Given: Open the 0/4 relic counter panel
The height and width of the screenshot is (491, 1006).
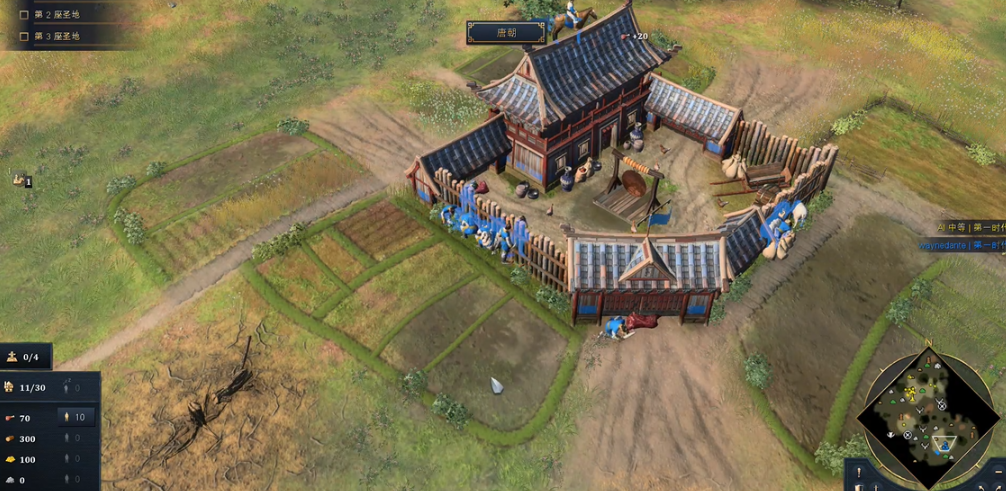Looking at the screenshot, I should [x=26, y=356].
